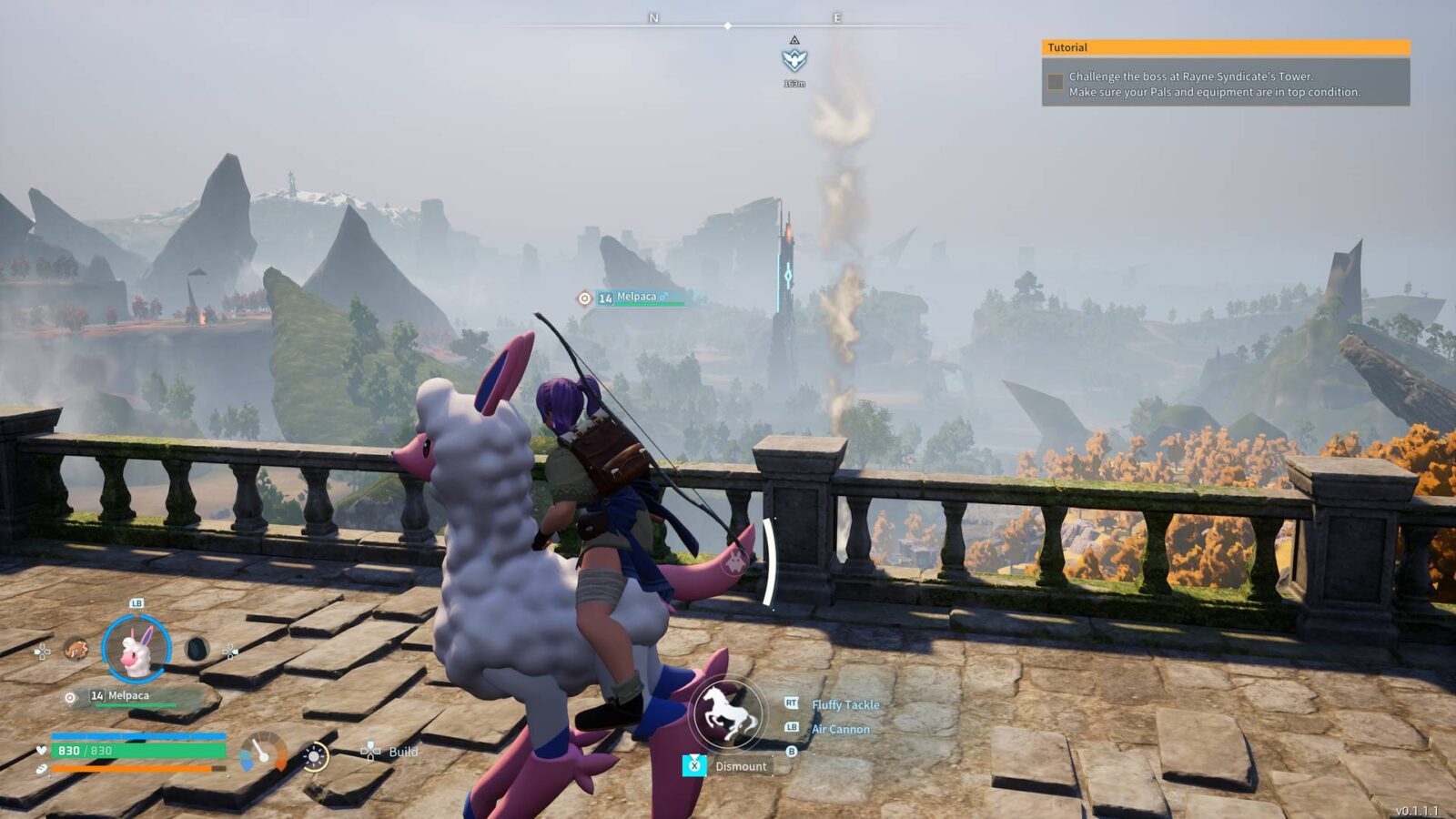1456x819 pixels.
Task: Click the Dismount label
Action: click(740, 766)
